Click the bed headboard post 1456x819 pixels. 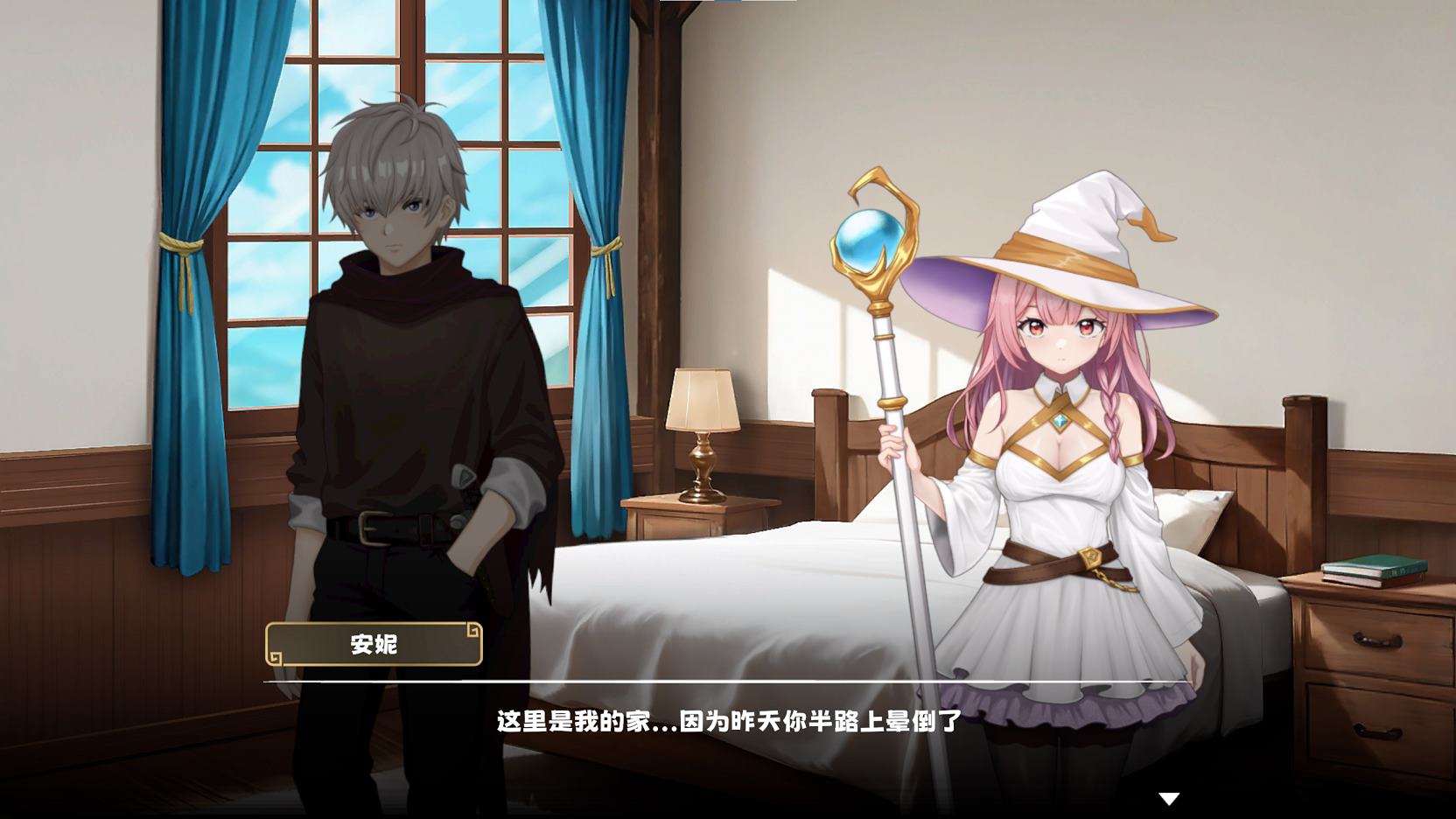click(829, 437)
